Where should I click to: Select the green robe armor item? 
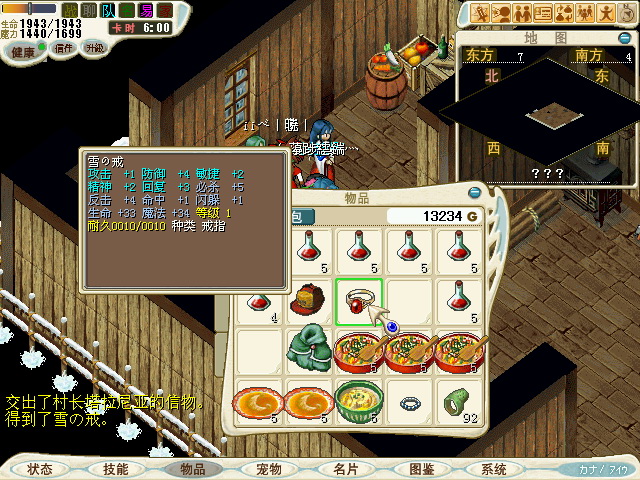pyautogui.click(x=307, y=349)
